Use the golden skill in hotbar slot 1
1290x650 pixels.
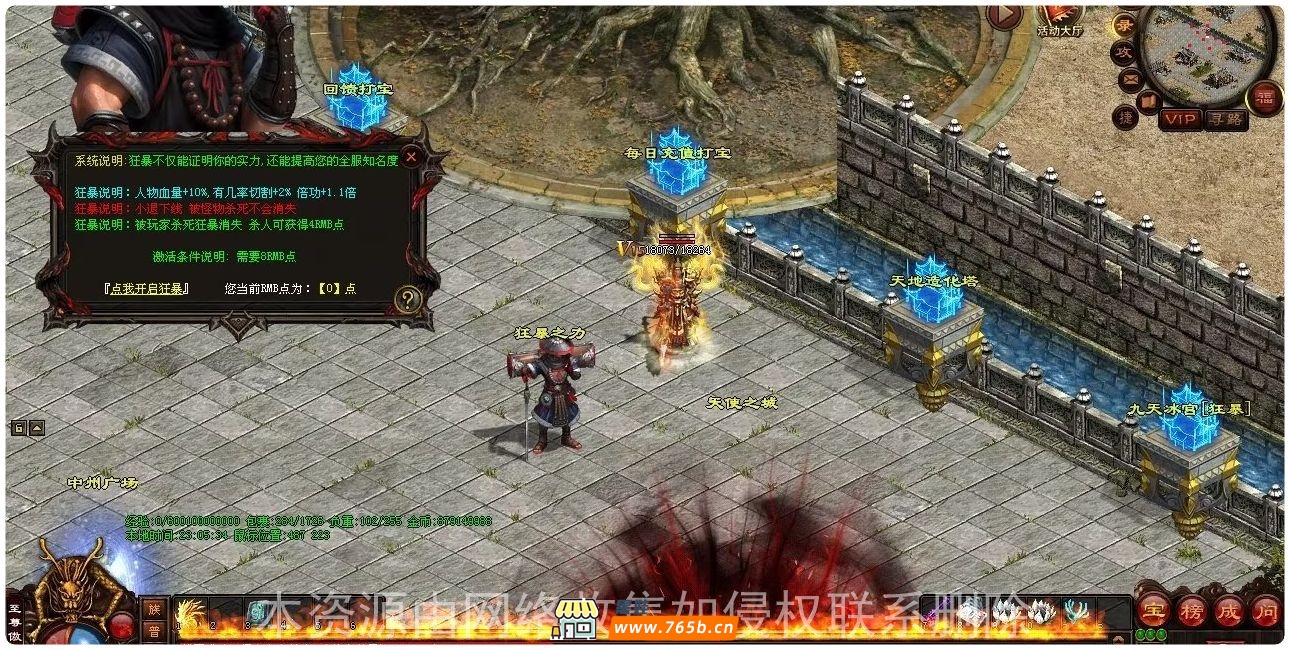(x=190, y=612)
